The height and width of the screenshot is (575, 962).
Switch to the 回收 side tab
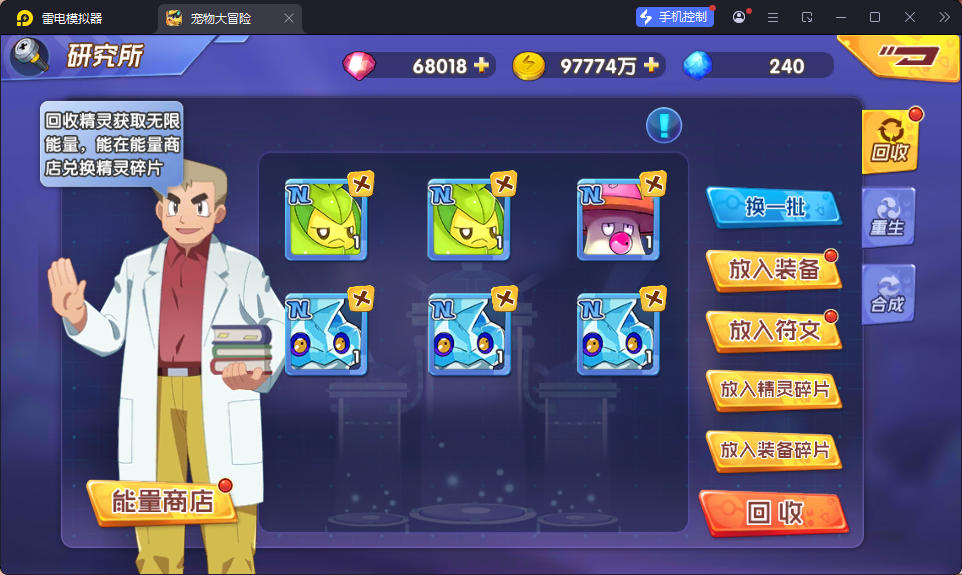pos(889,141)
